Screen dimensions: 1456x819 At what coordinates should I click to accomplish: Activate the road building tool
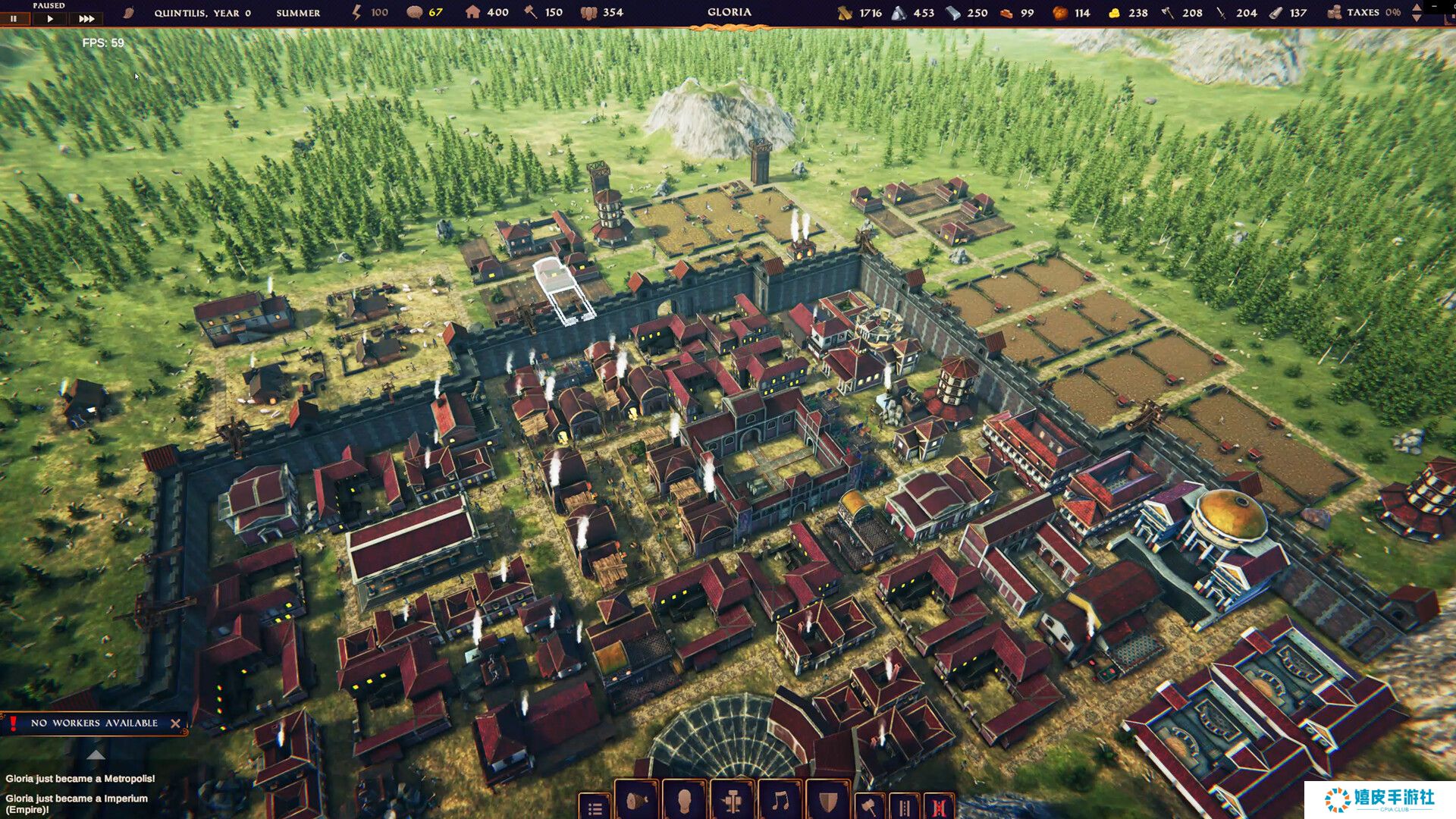coord(904,807)
